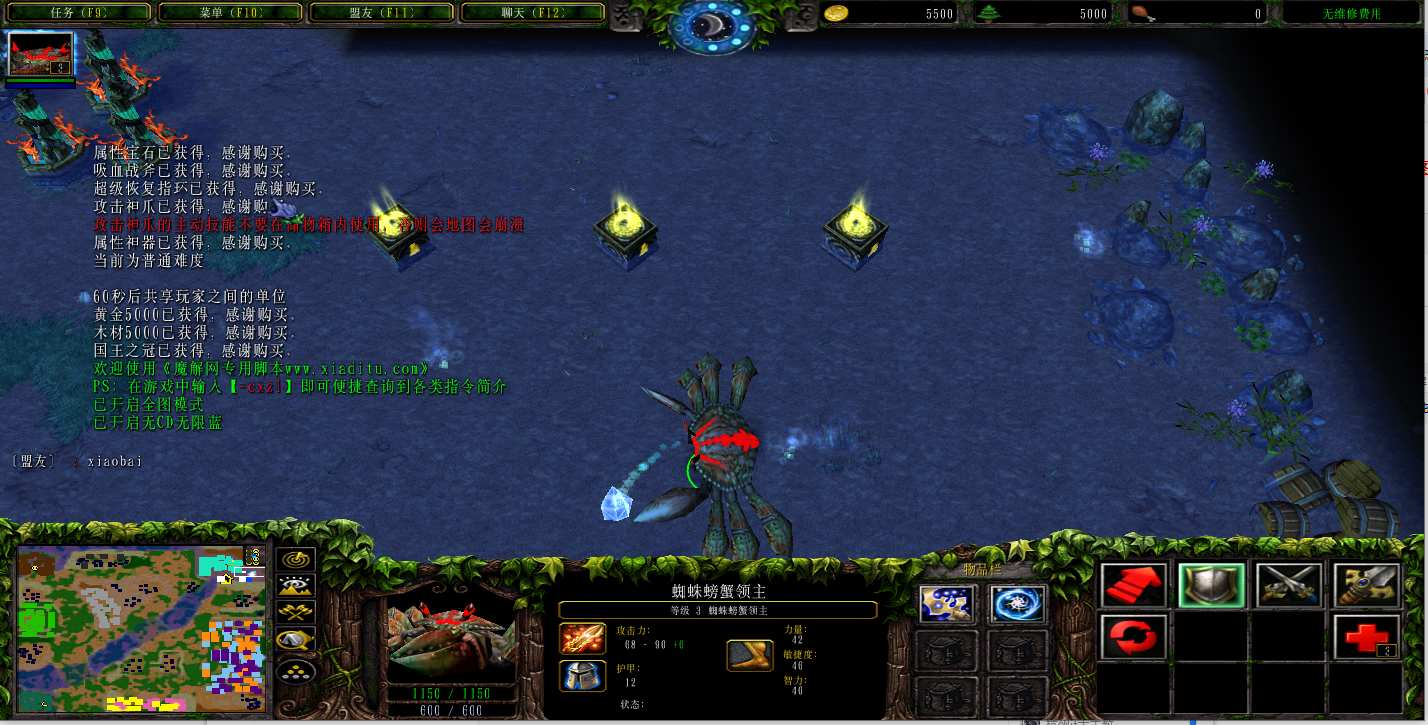Screen dimensions: 1428x725
Task: Open the 任务 (F9) quests menu
Action: point(79,13)
